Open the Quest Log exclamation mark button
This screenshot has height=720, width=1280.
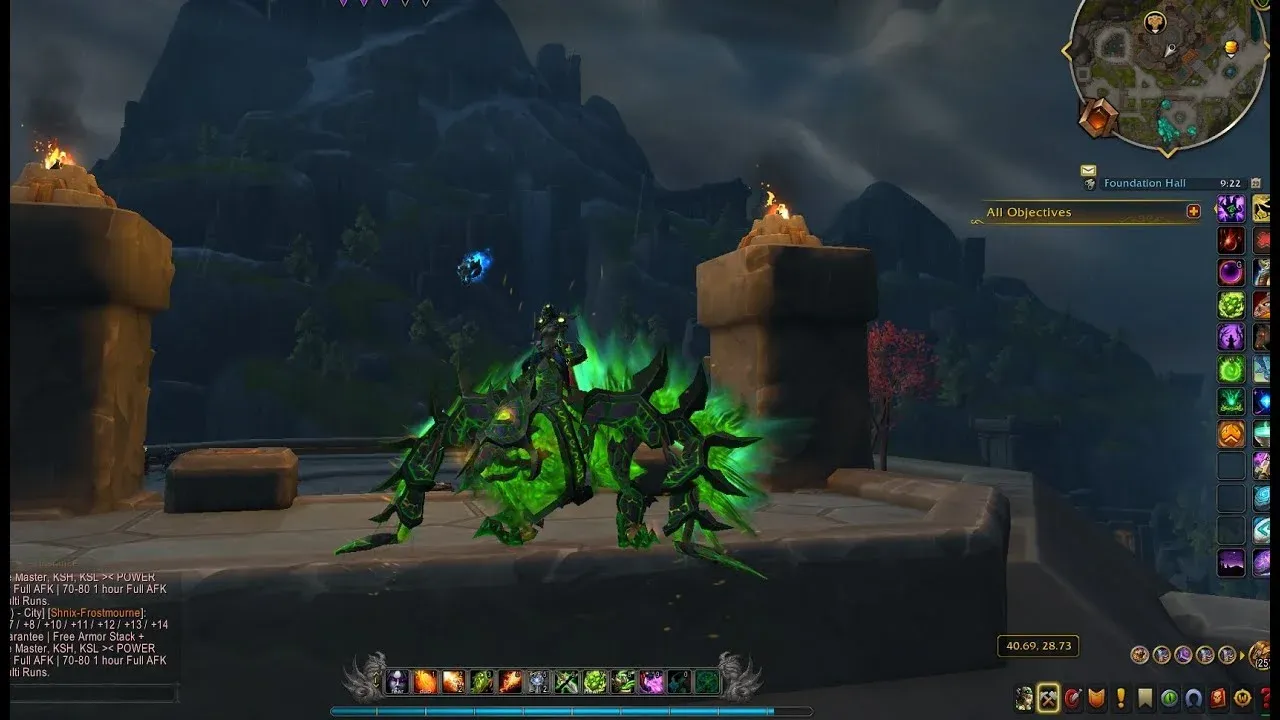[1121, 698]
